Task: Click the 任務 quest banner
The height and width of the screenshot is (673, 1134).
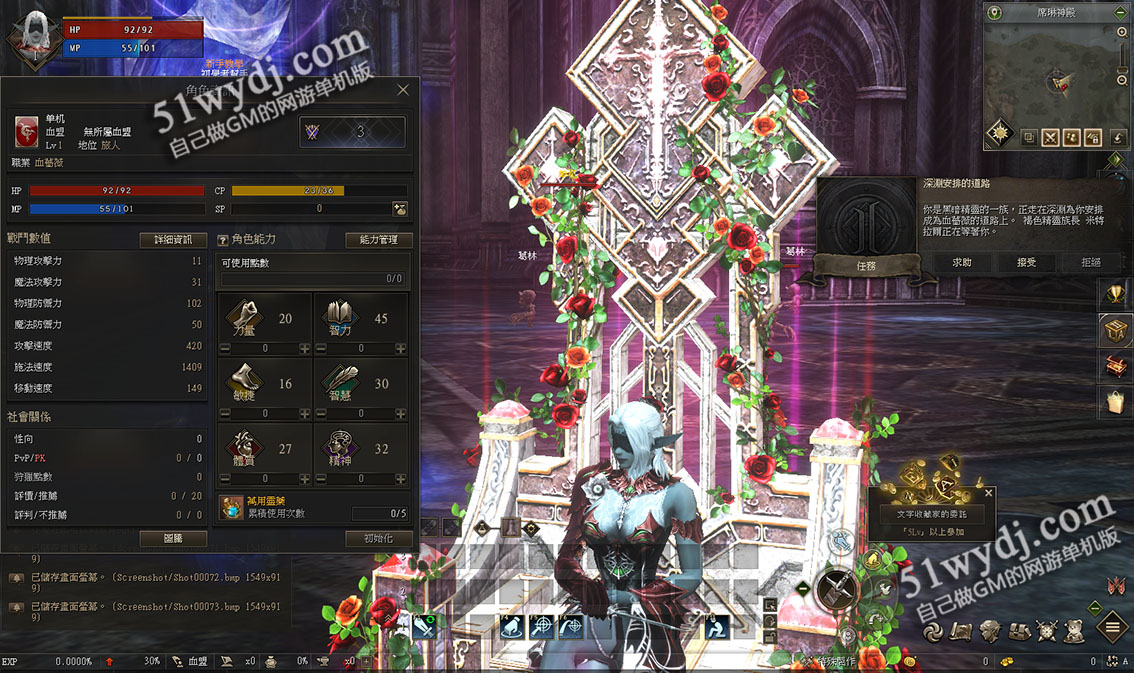Action: coord(866,266)
